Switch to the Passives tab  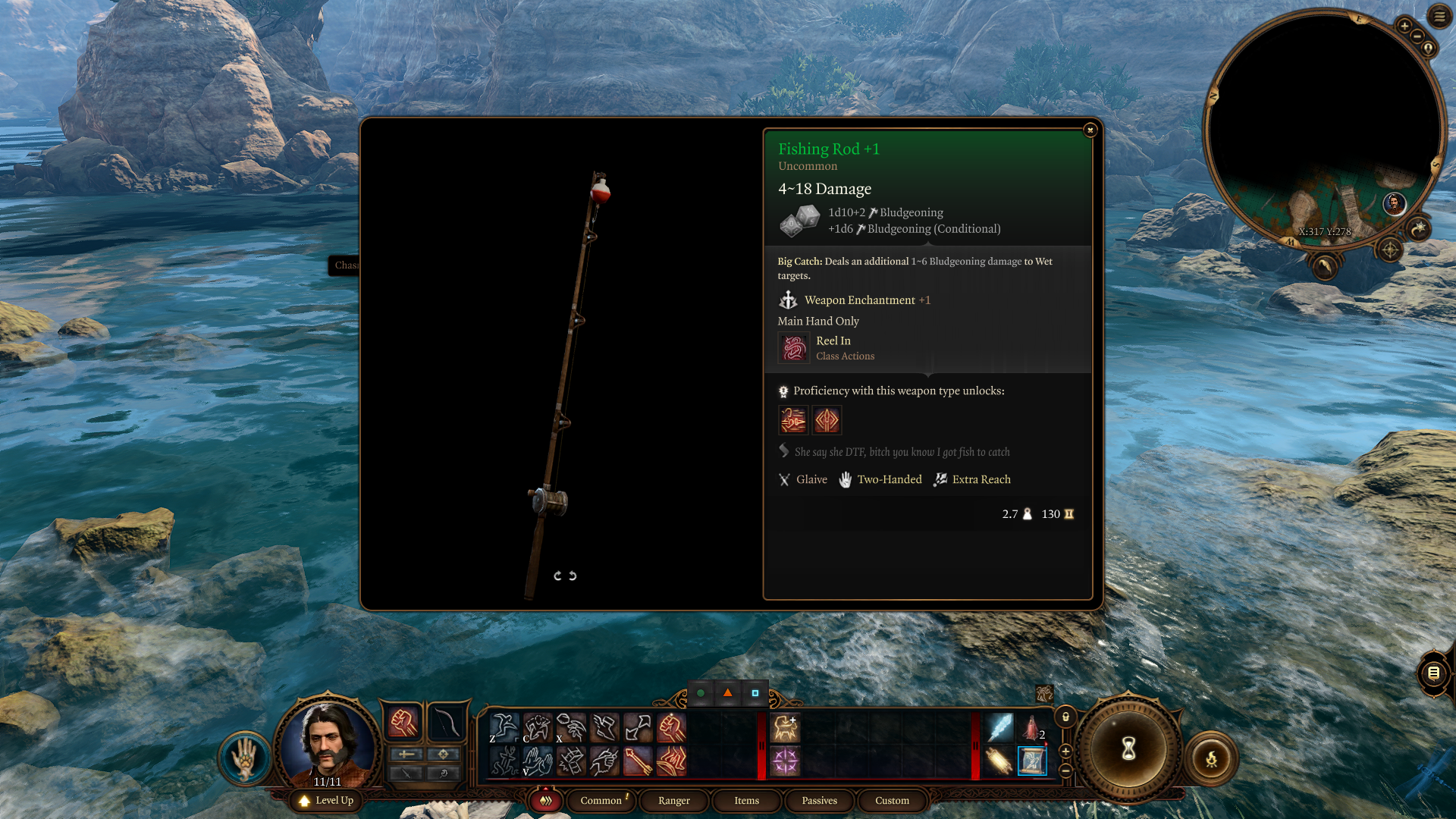pyautogui.click(x=819, y=800)
